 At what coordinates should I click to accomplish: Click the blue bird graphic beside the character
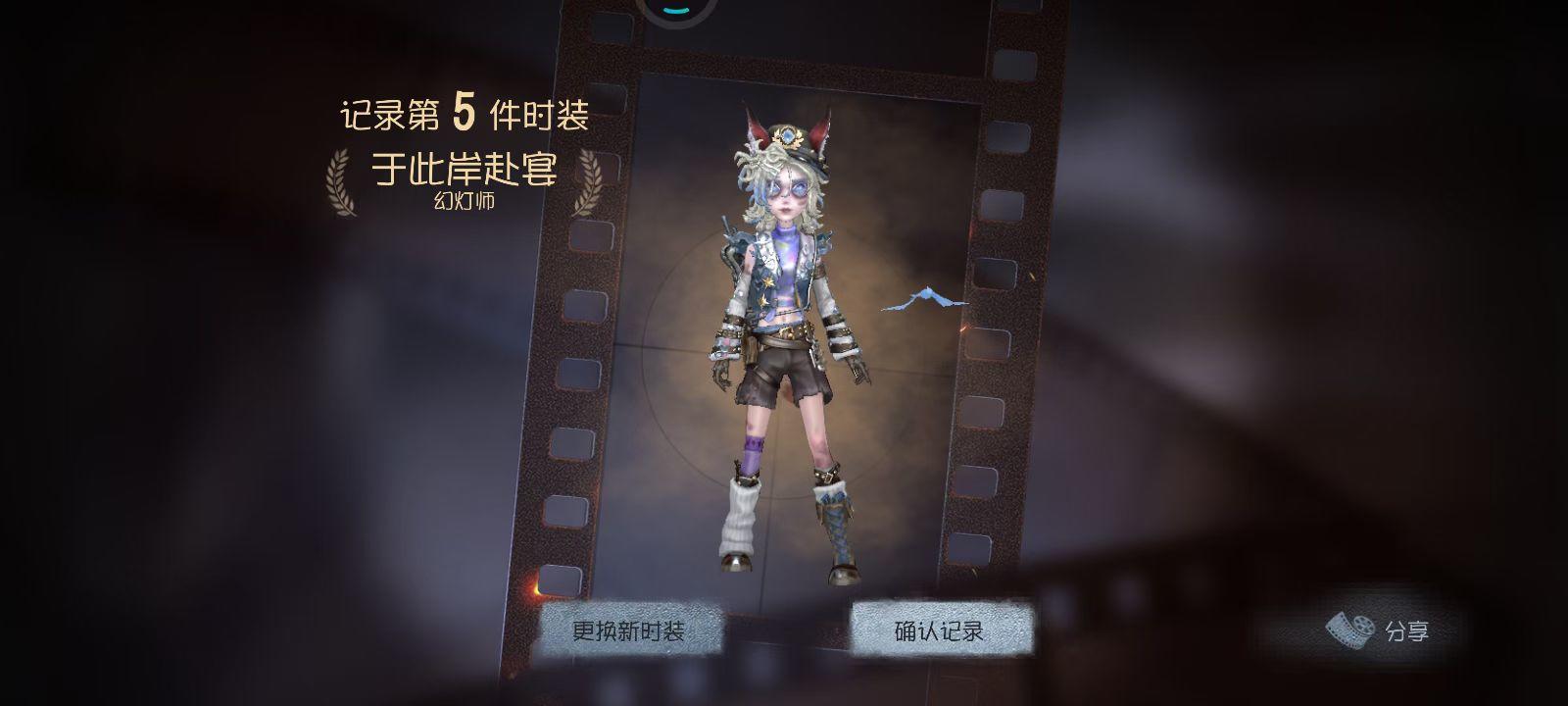925,294
